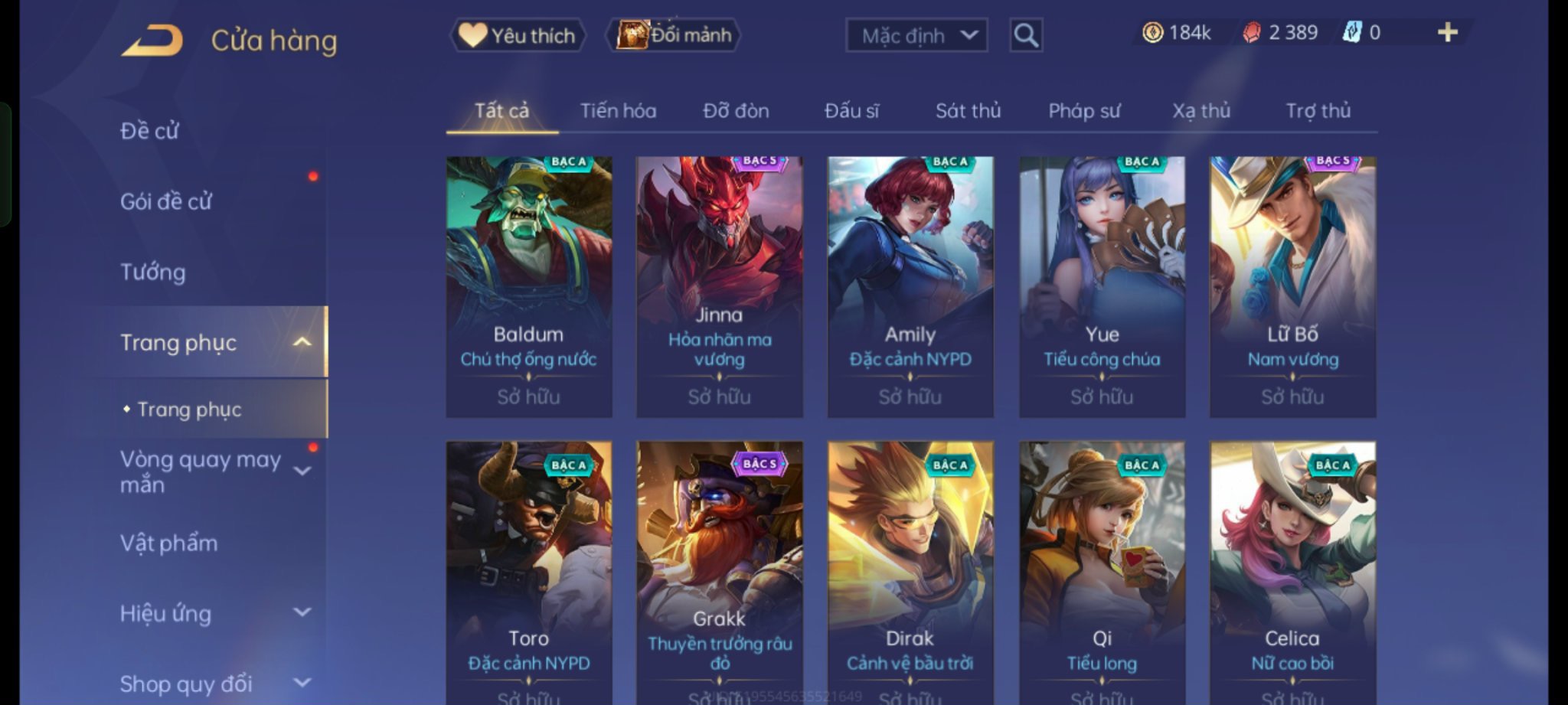Open the Tướng shop section
Screen dimensions: 1568x705
pyautogui.click(x=153, y=272)
